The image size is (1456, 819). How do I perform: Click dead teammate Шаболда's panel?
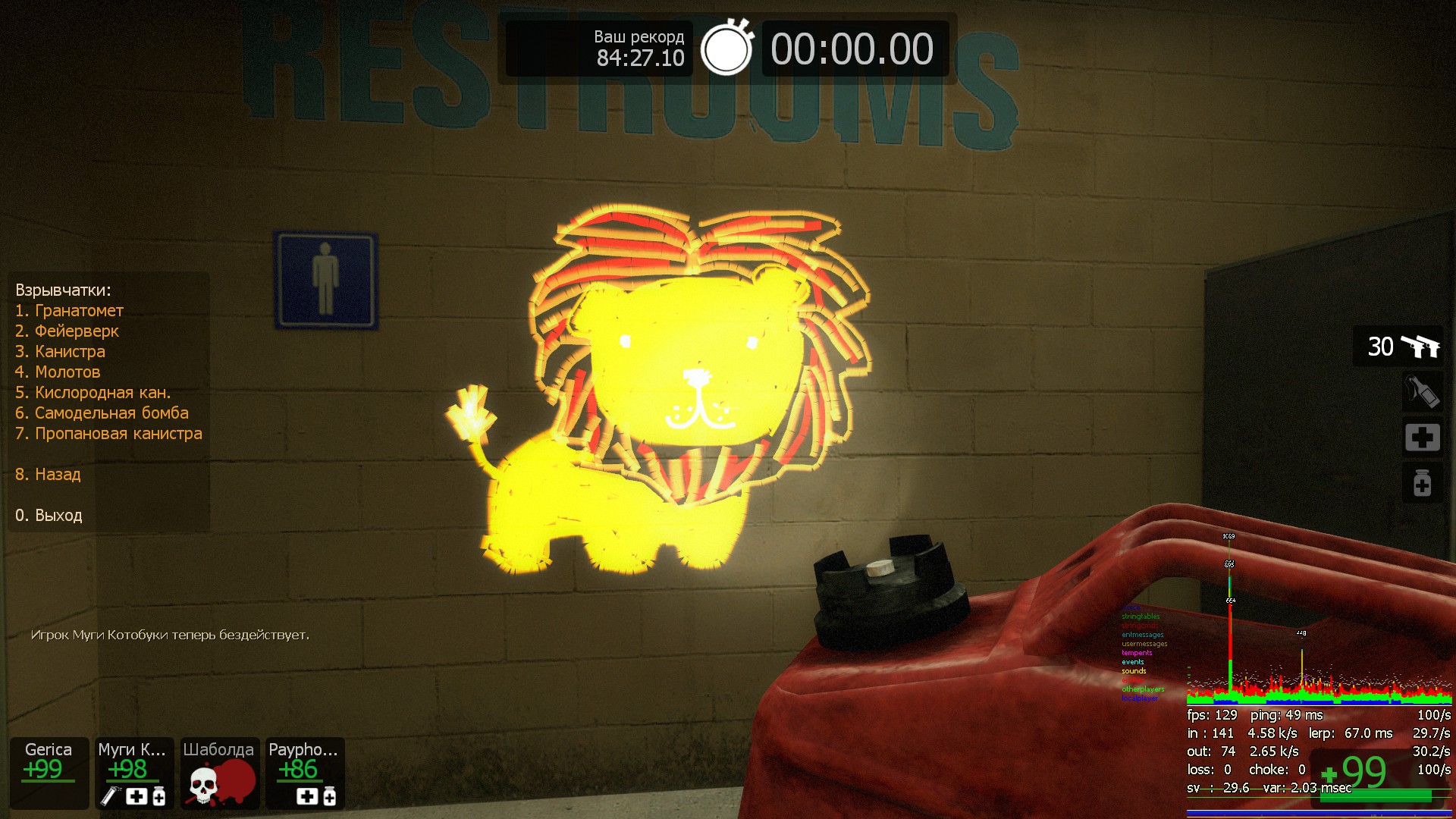tap(219, 772)
